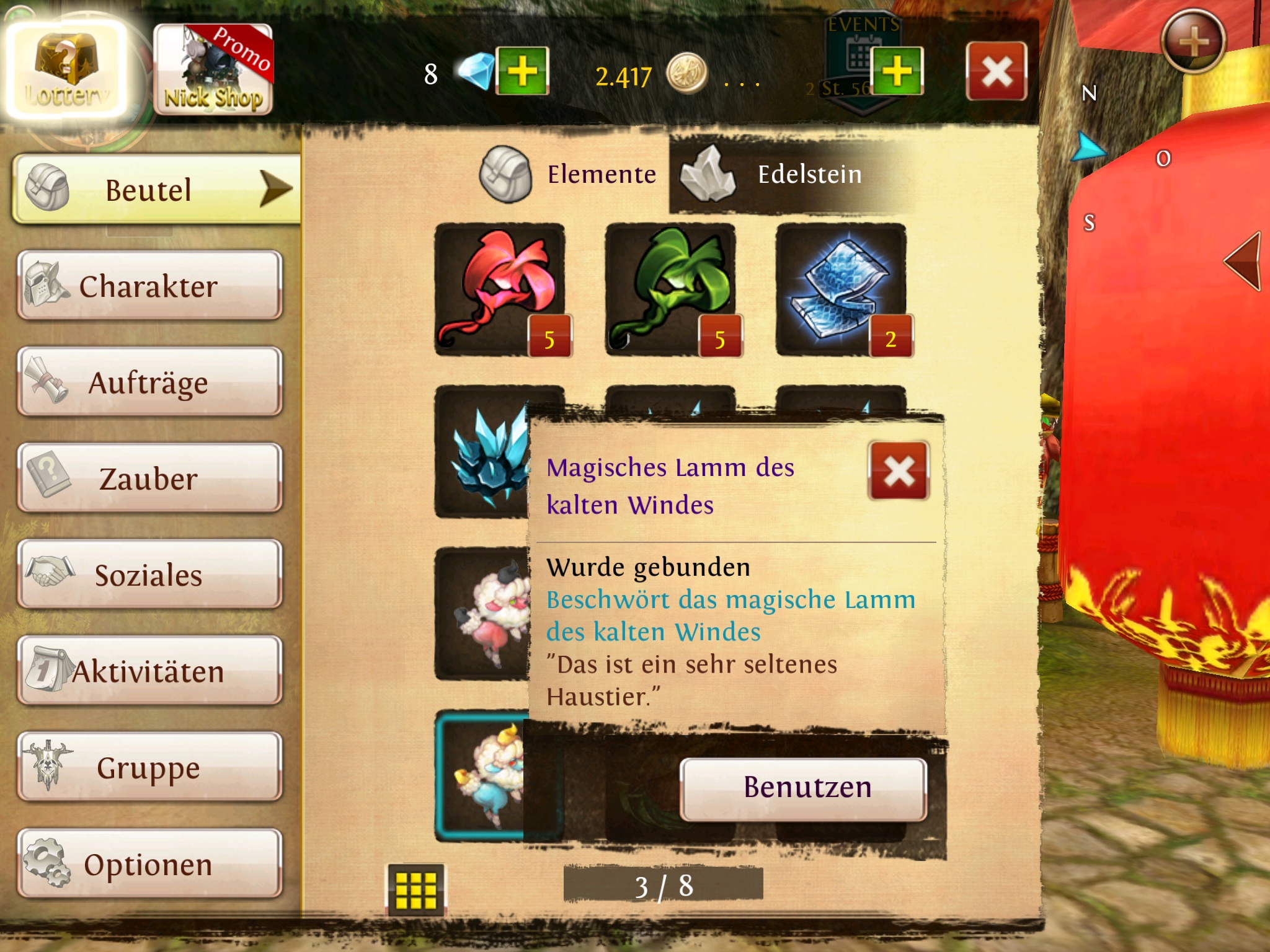Open the Zauber menu

coord(149,478)
